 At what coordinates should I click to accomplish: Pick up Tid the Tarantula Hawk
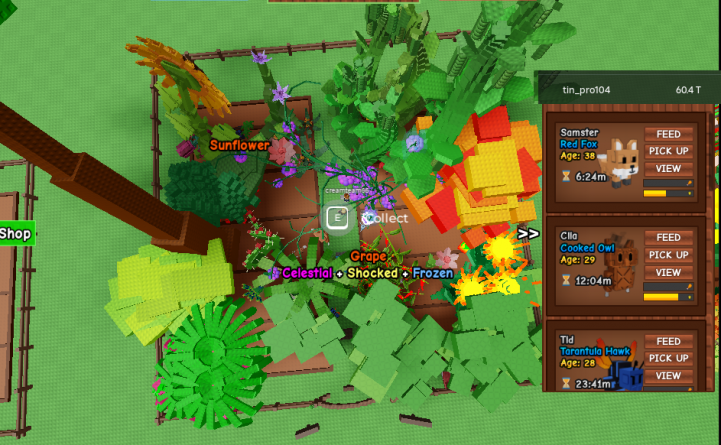point(669,358)
